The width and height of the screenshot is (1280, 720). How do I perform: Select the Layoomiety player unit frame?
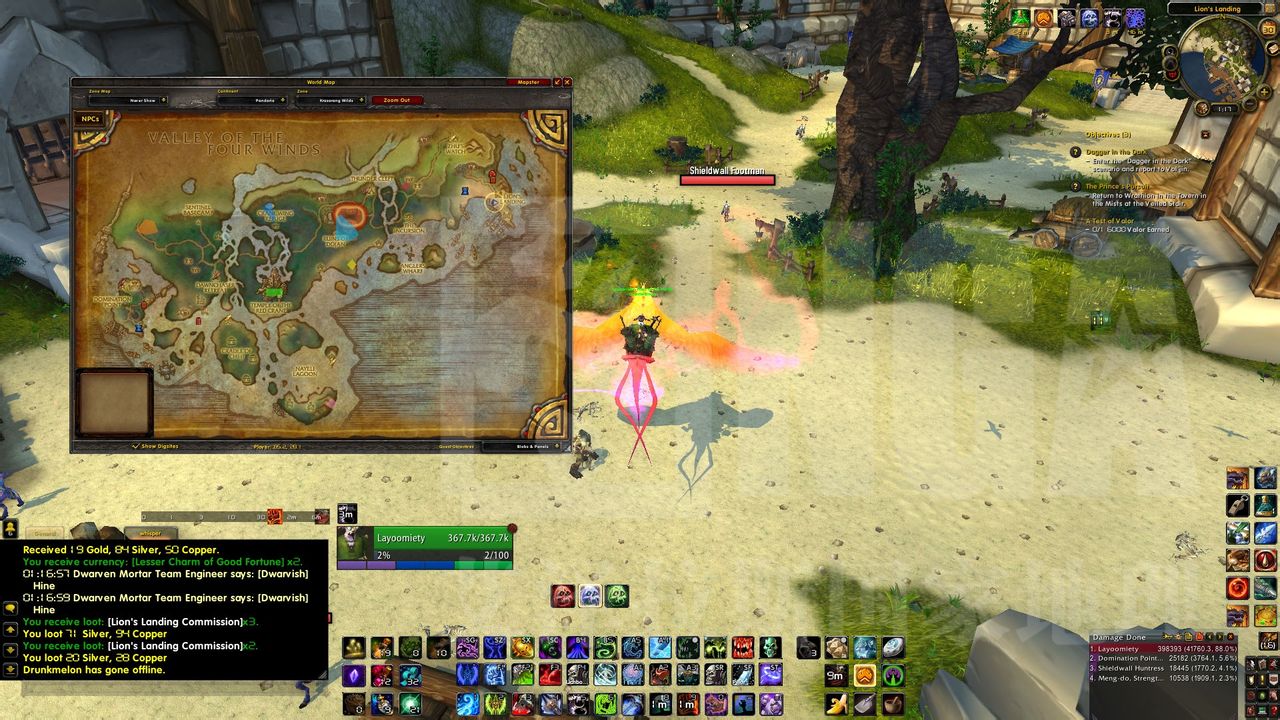pyautogui.click(x=425, y=546)
